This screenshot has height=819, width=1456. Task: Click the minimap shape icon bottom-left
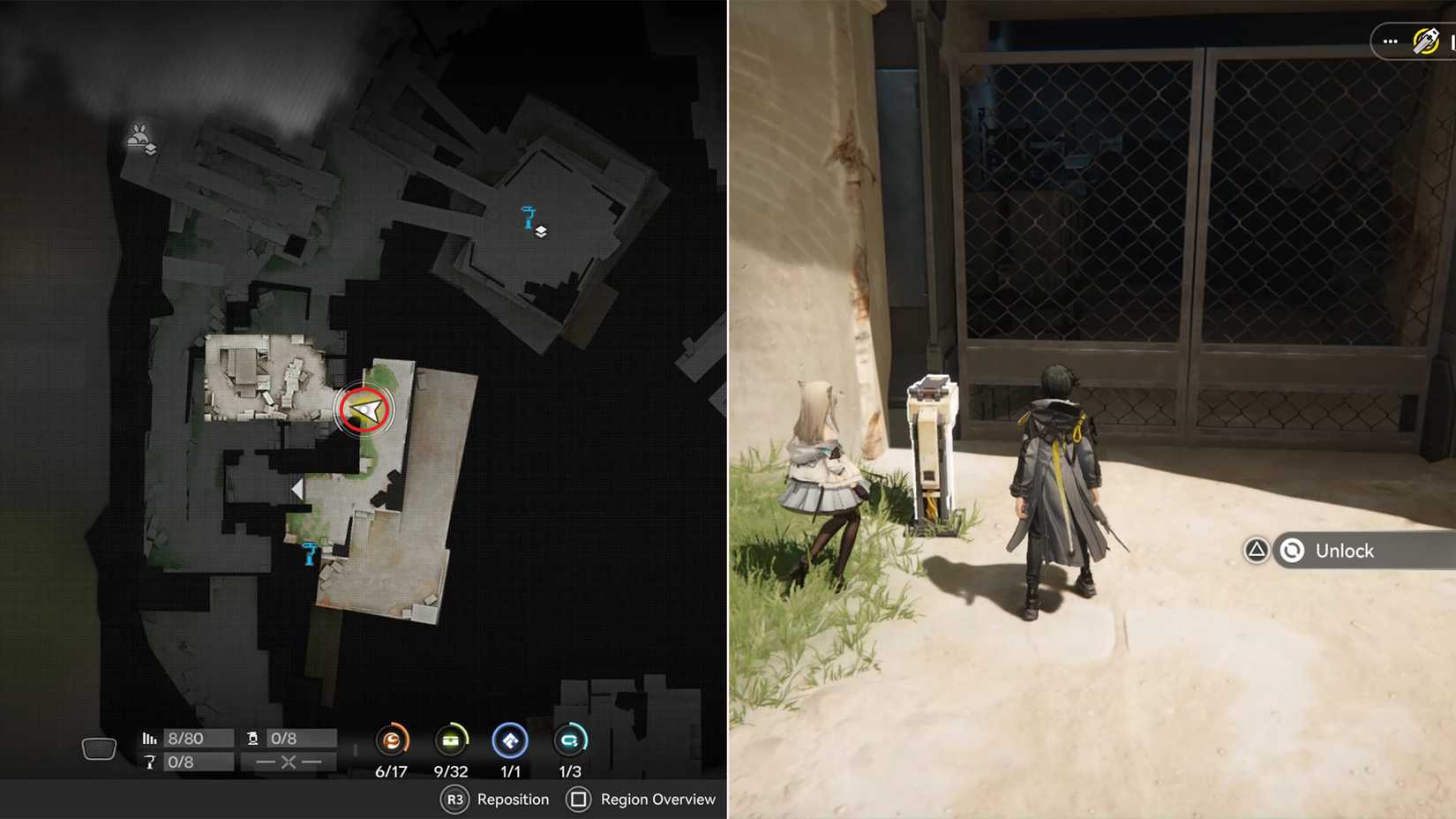click(99, 748)
